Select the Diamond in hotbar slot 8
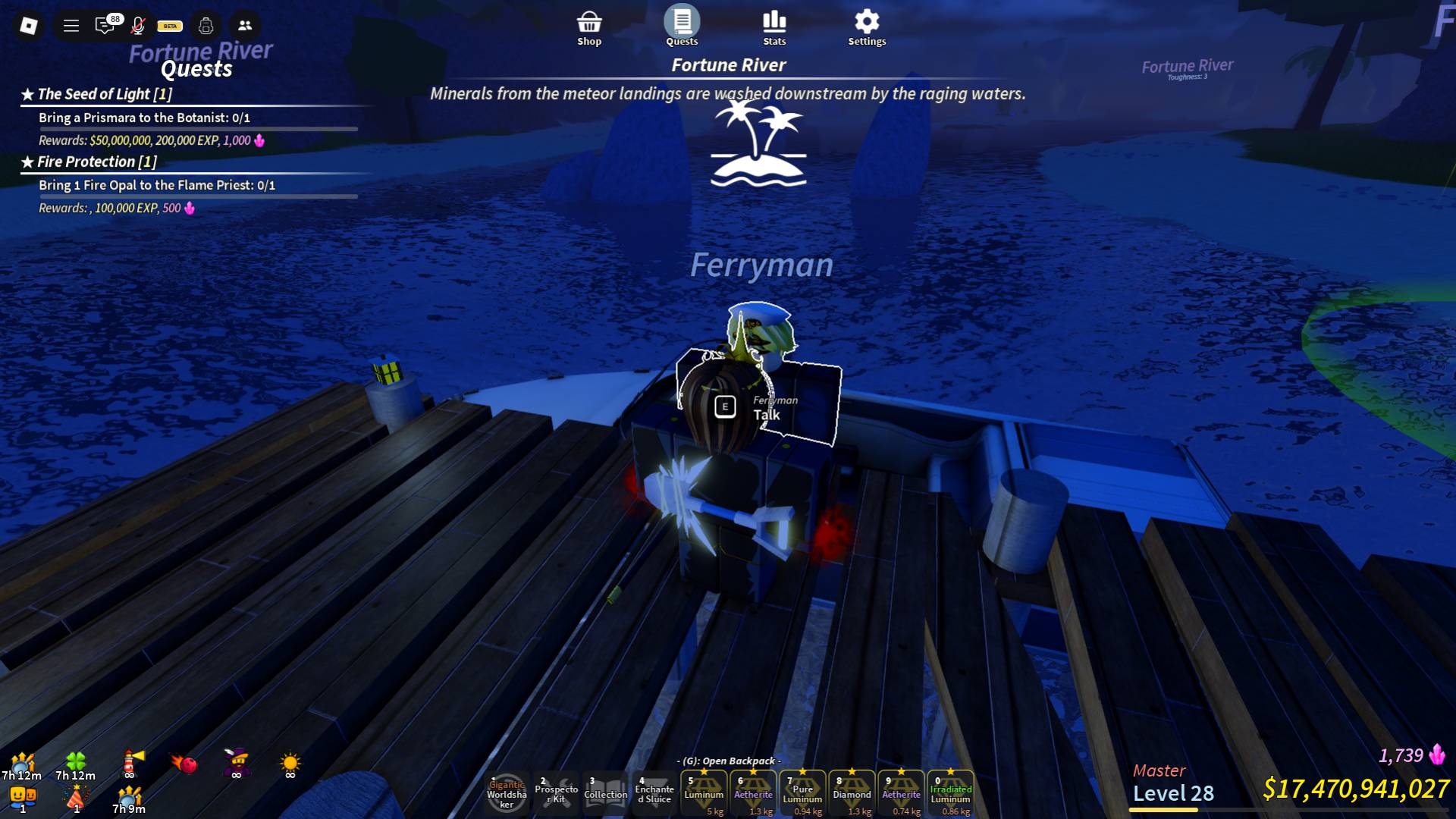 (852, 793)
